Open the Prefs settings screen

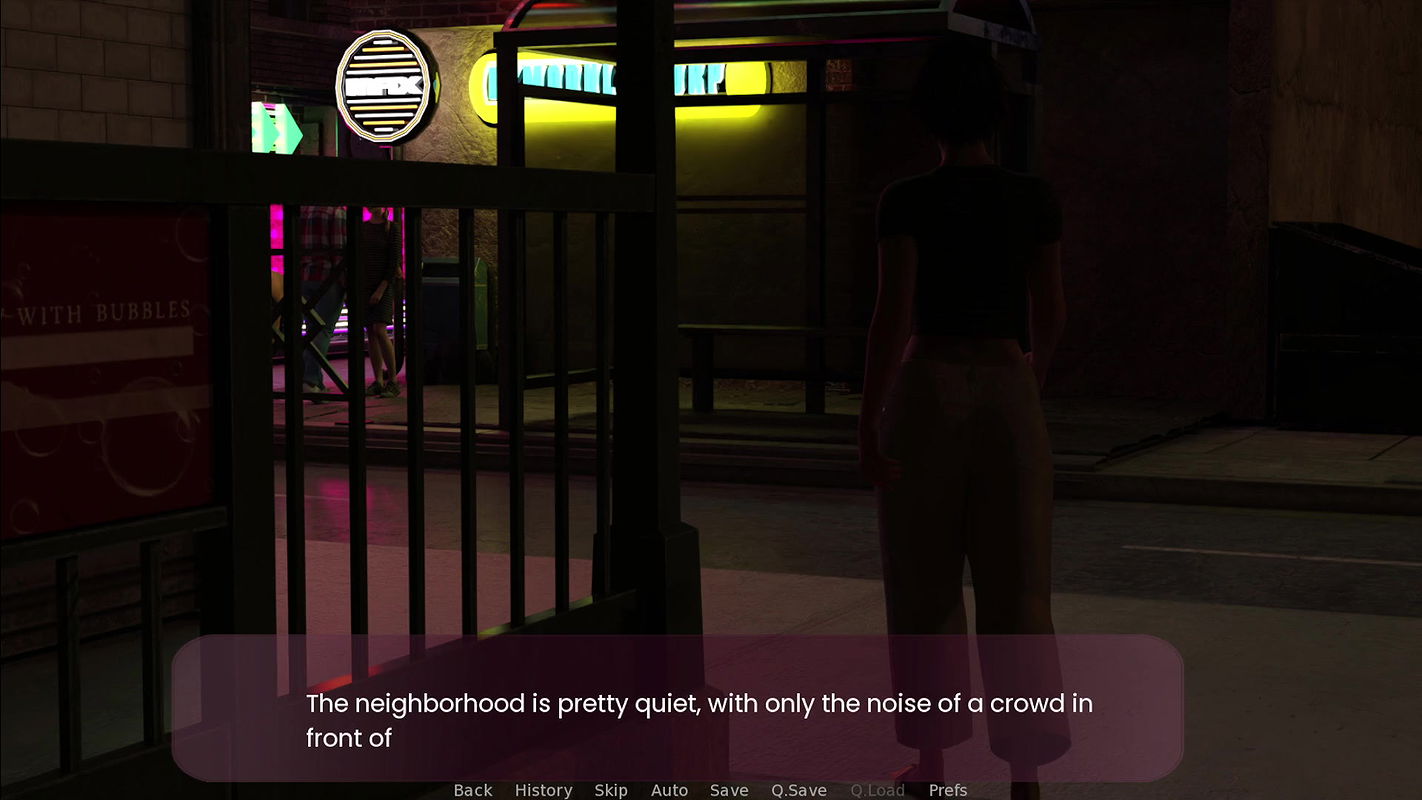[947, 790]
